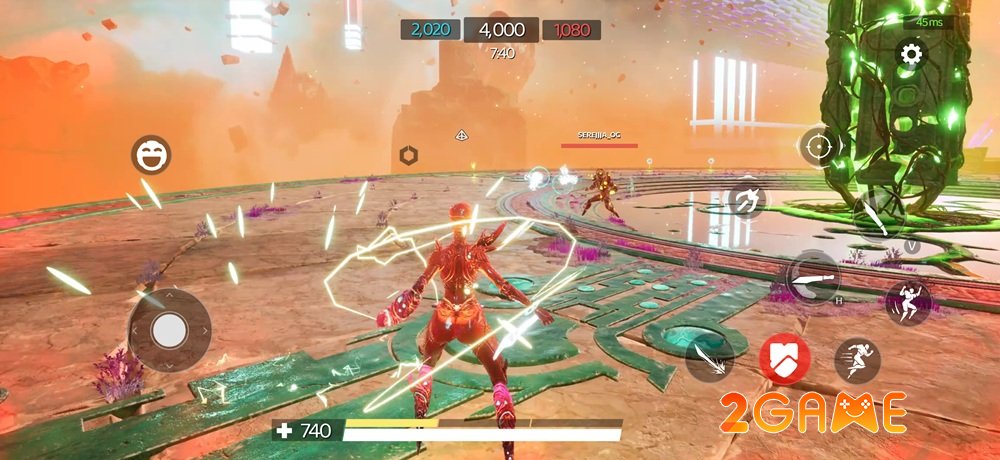Activate the crosshair aim button
Screen dimensions: 1000x460
pos(818,148)
